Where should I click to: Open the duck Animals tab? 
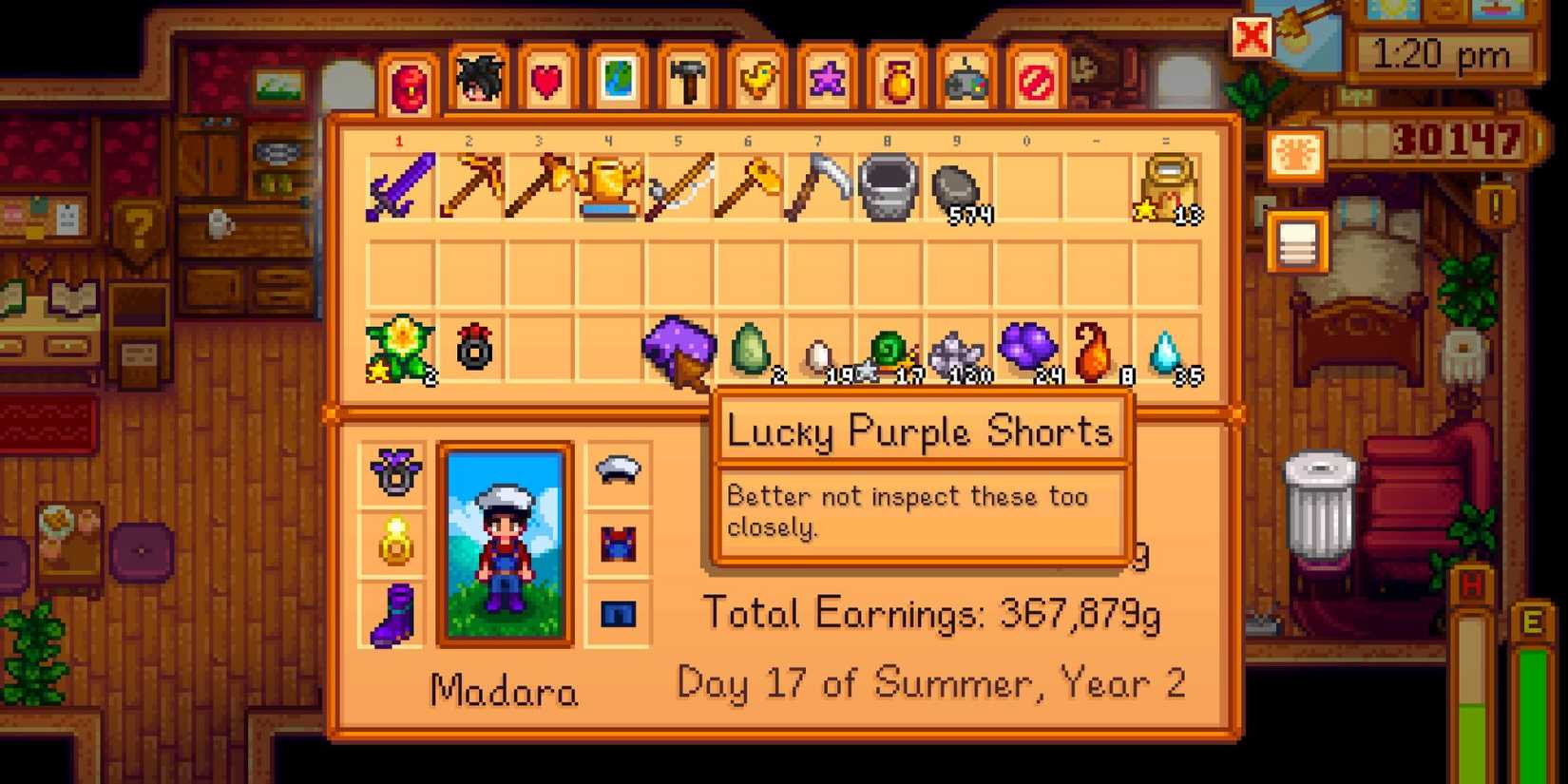(755, 81)
